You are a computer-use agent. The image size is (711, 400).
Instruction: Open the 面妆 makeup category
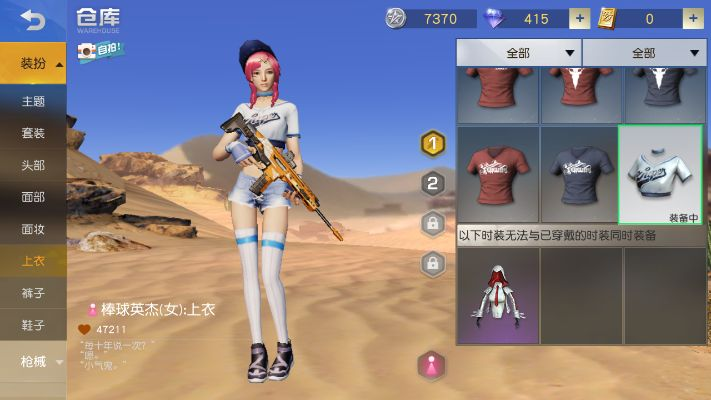click(33, 229)
